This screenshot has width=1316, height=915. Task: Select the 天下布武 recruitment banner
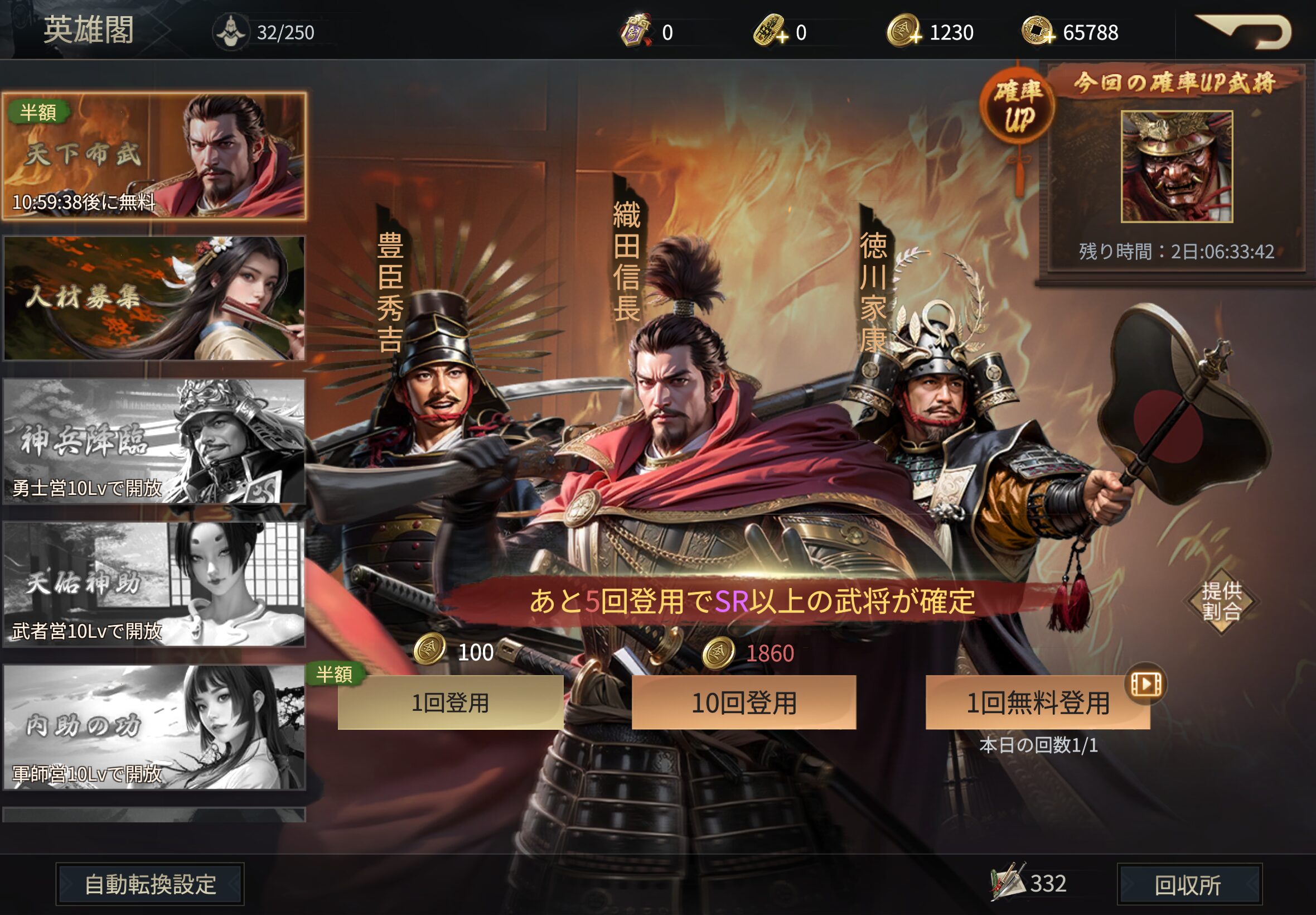[154, 156]
